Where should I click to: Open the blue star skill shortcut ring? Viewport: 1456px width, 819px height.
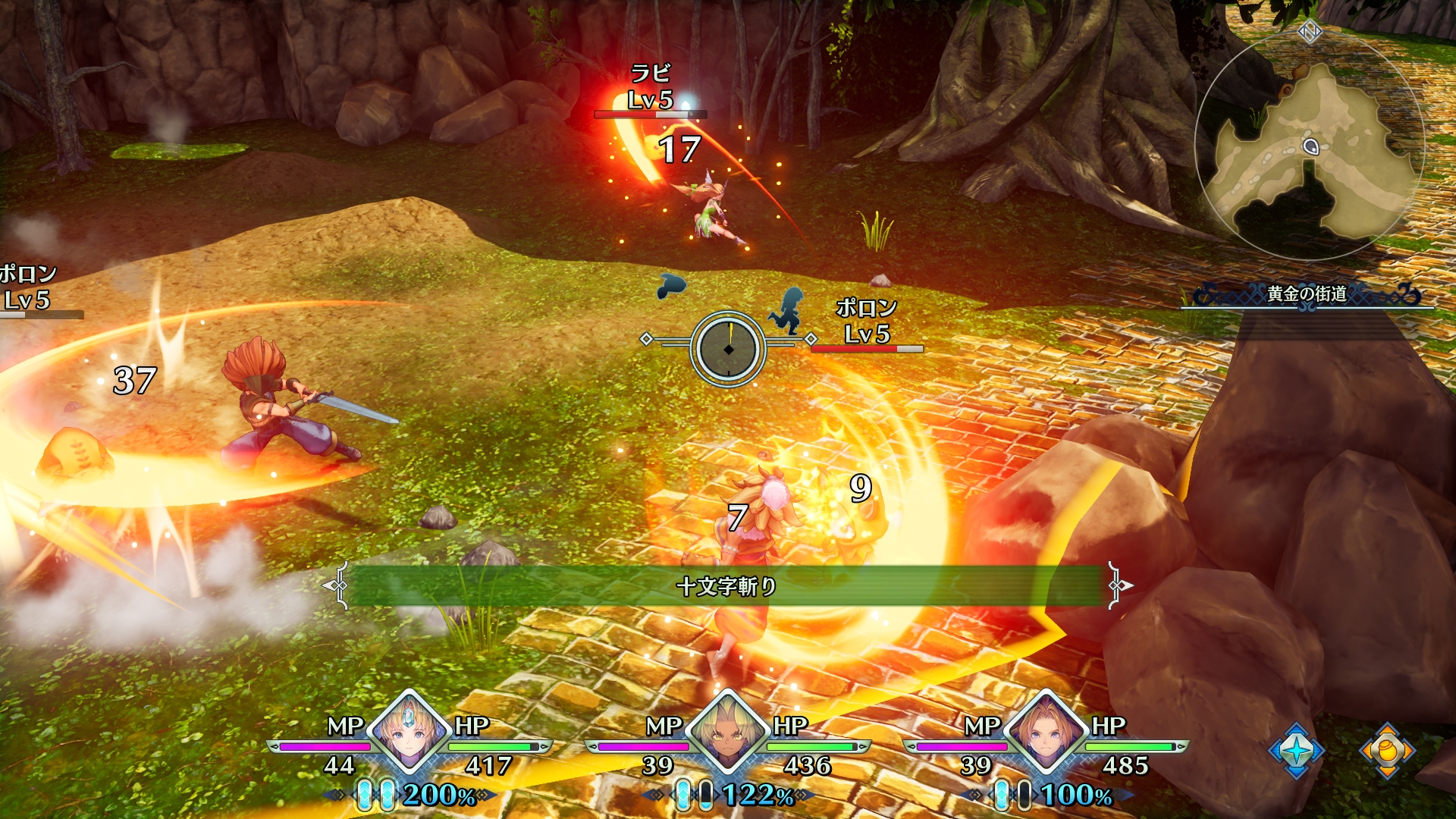click(x=1296, y=750)
